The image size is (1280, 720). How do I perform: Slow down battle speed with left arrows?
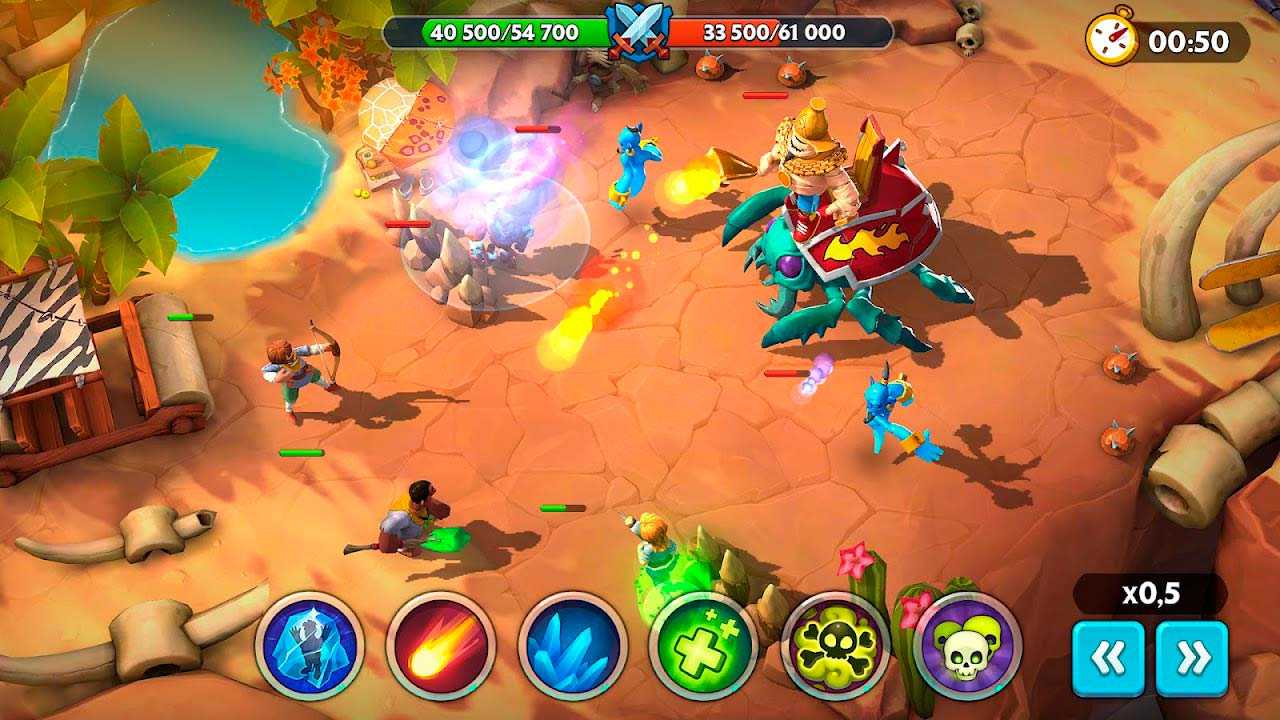coord(1108,658)
